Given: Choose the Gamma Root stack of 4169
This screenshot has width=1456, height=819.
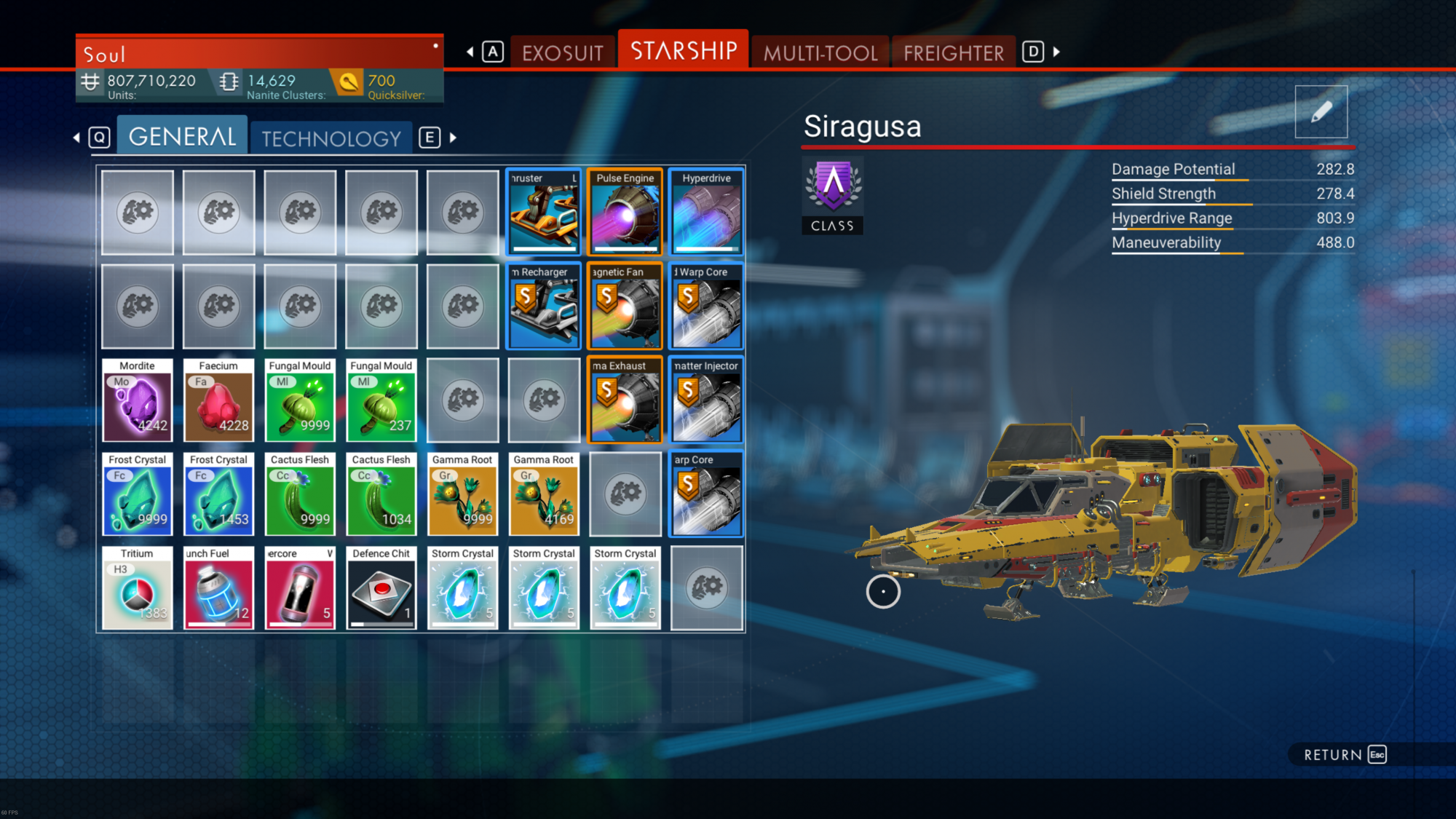Looking at the screenshot, I should coord(544,494).
